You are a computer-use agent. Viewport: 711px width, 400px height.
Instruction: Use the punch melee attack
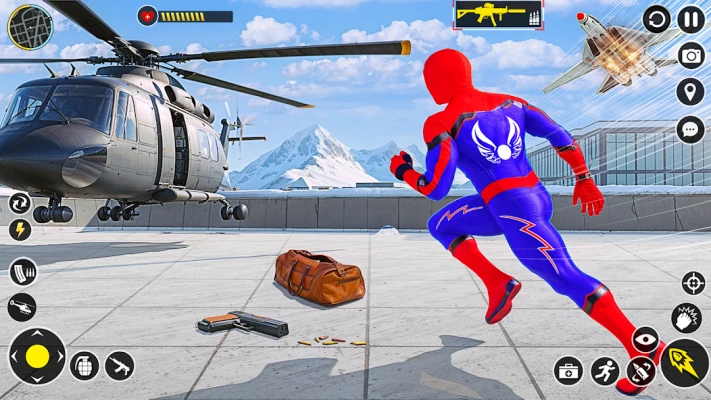687,319
